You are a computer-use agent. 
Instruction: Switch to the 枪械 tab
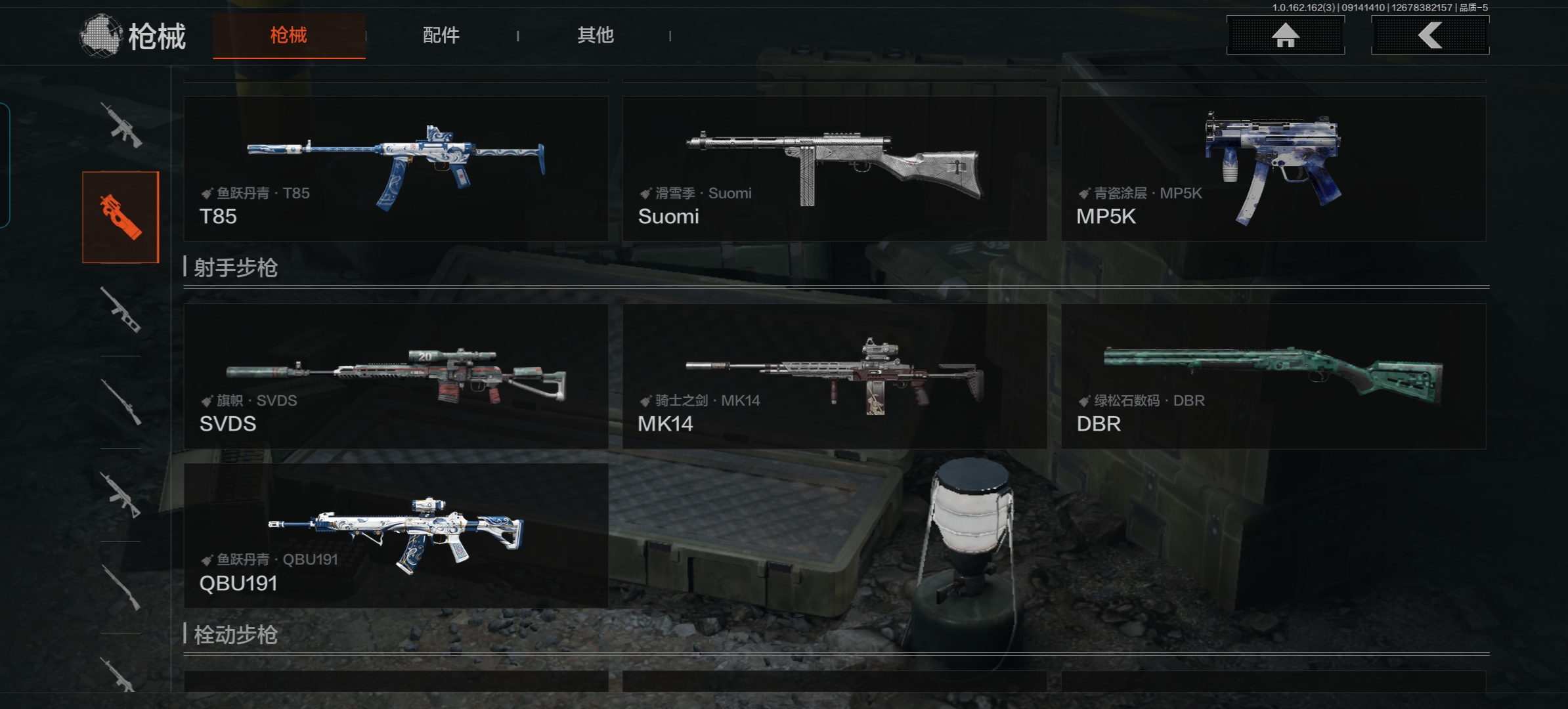pos(289,35)
